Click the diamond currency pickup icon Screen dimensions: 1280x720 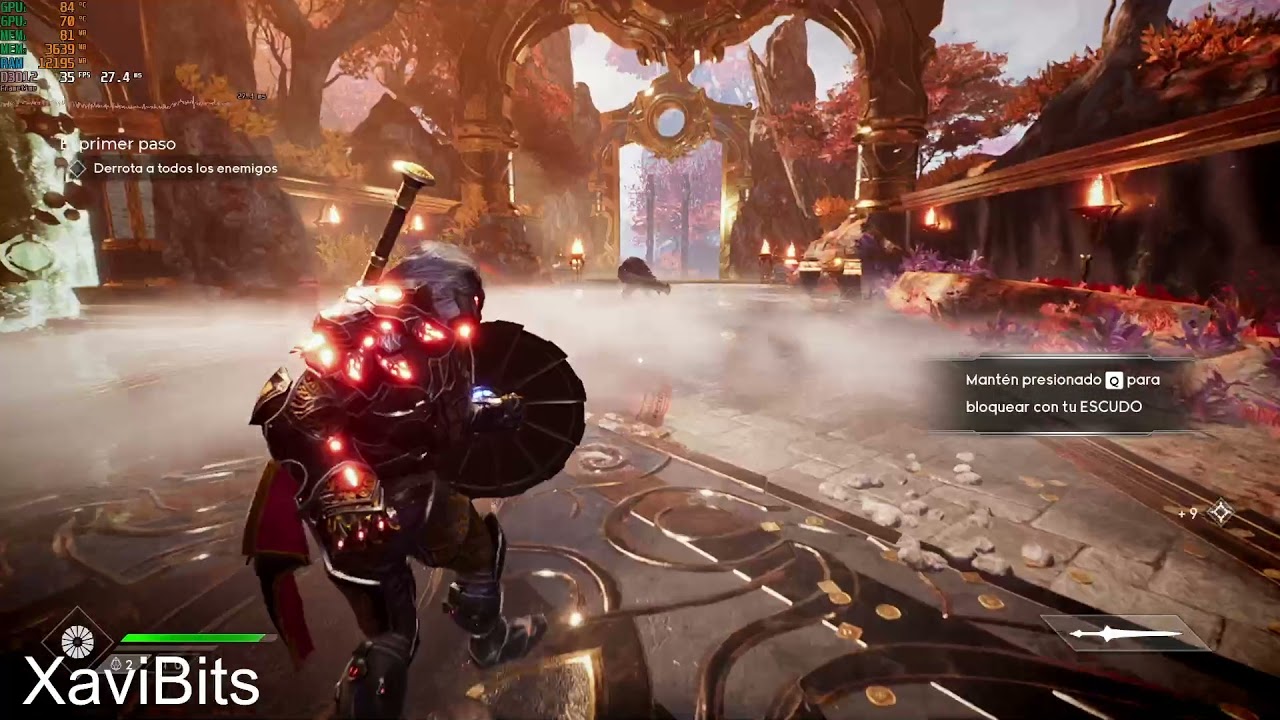(x=1220, y=513)
